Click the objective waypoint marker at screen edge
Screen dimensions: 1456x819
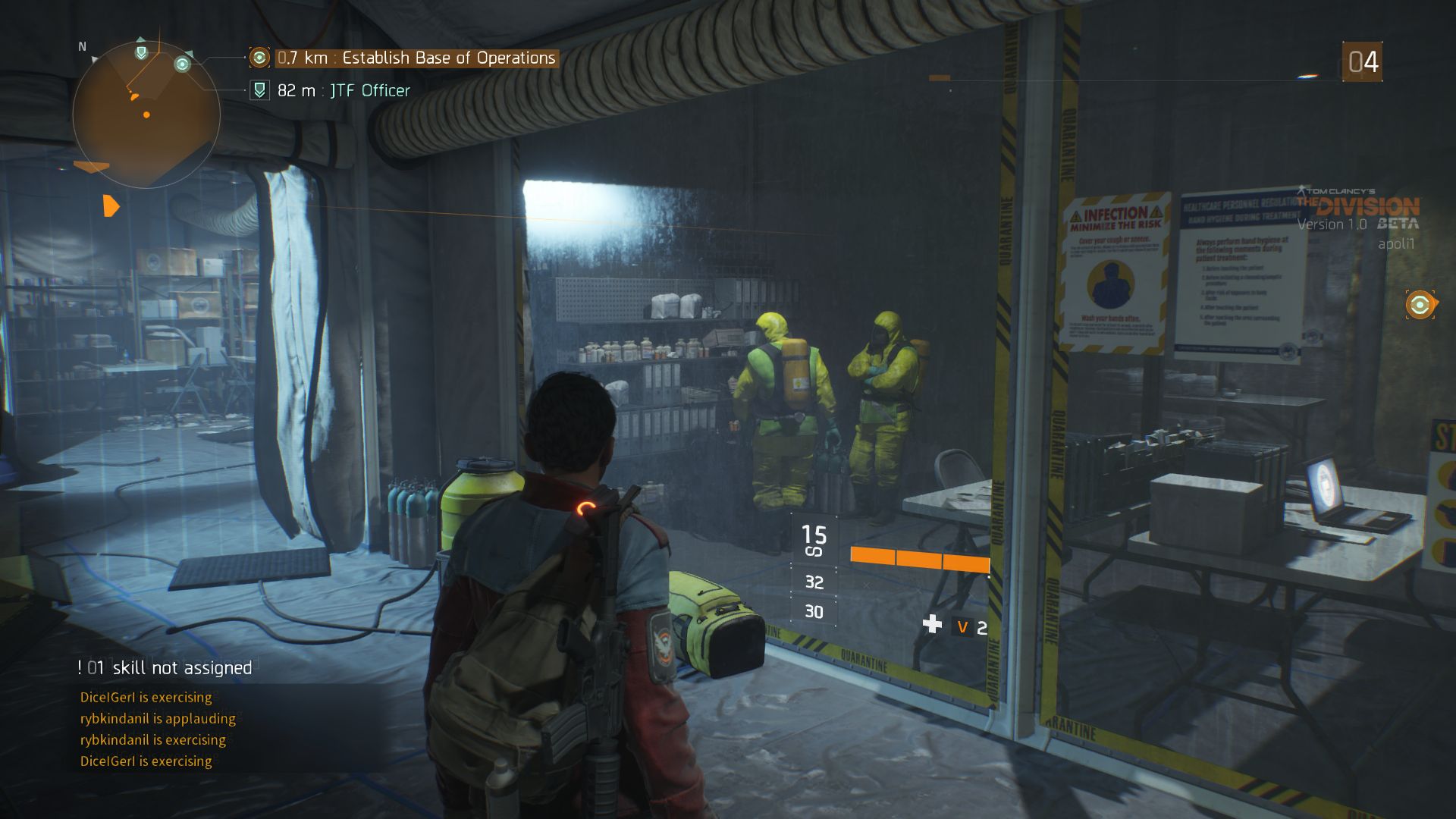click(1420, 305)
